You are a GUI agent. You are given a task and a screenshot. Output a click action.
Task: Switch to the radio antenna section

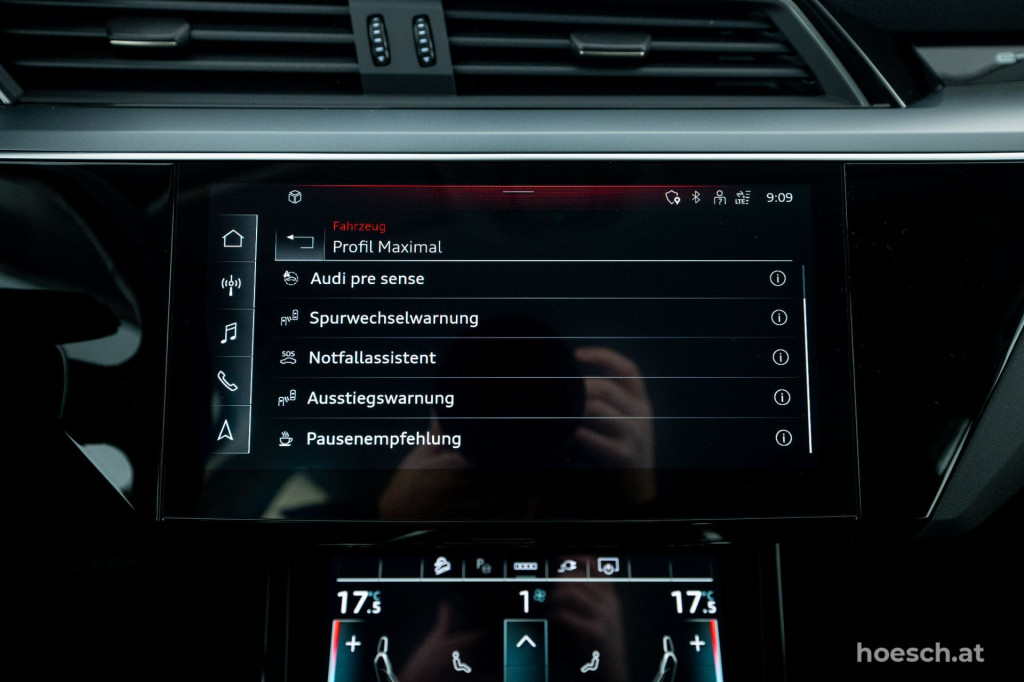[231, 285]
